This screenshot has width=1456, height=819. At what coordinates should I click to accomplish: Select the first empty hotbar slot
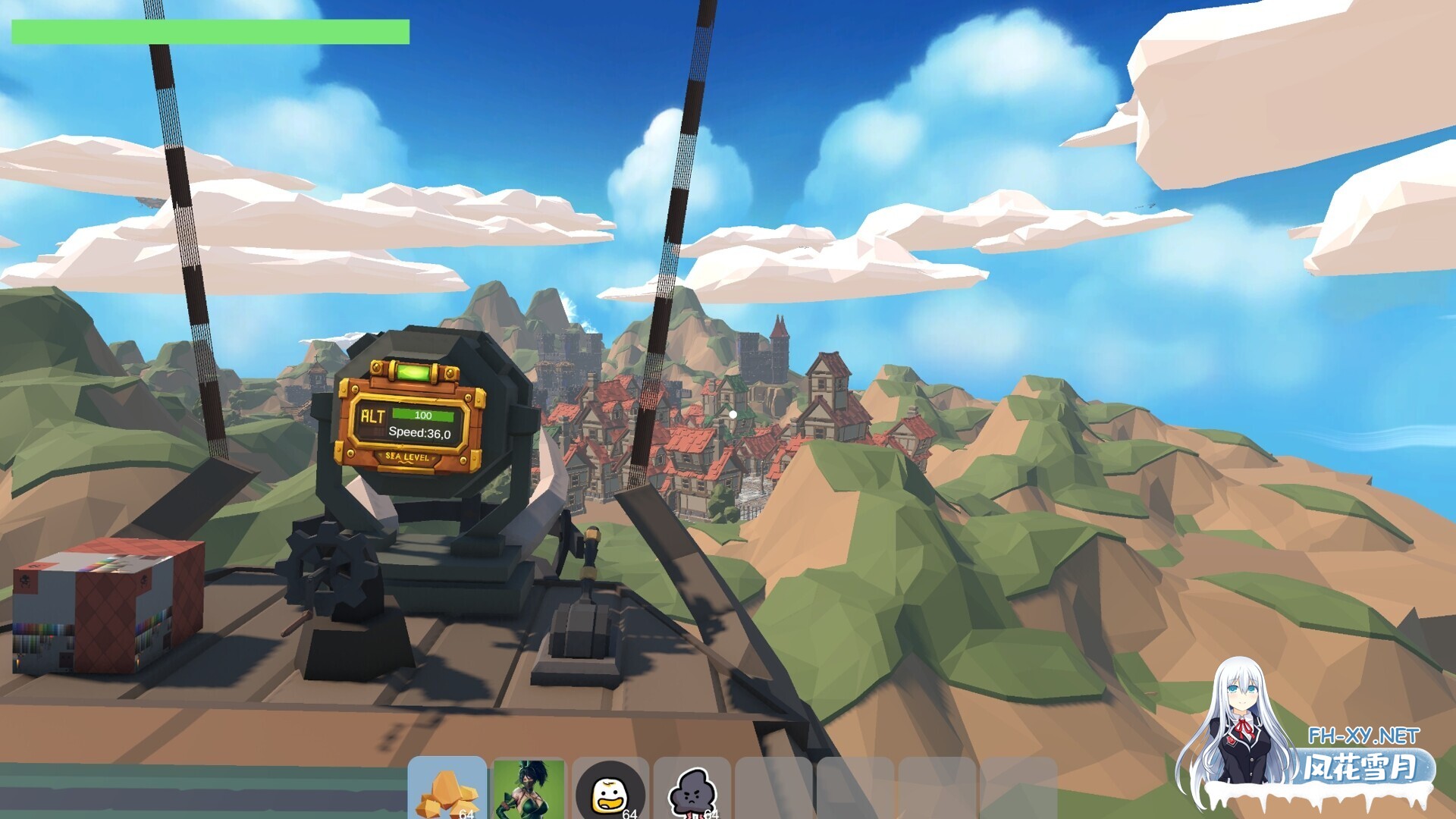(x=775, y=789)
